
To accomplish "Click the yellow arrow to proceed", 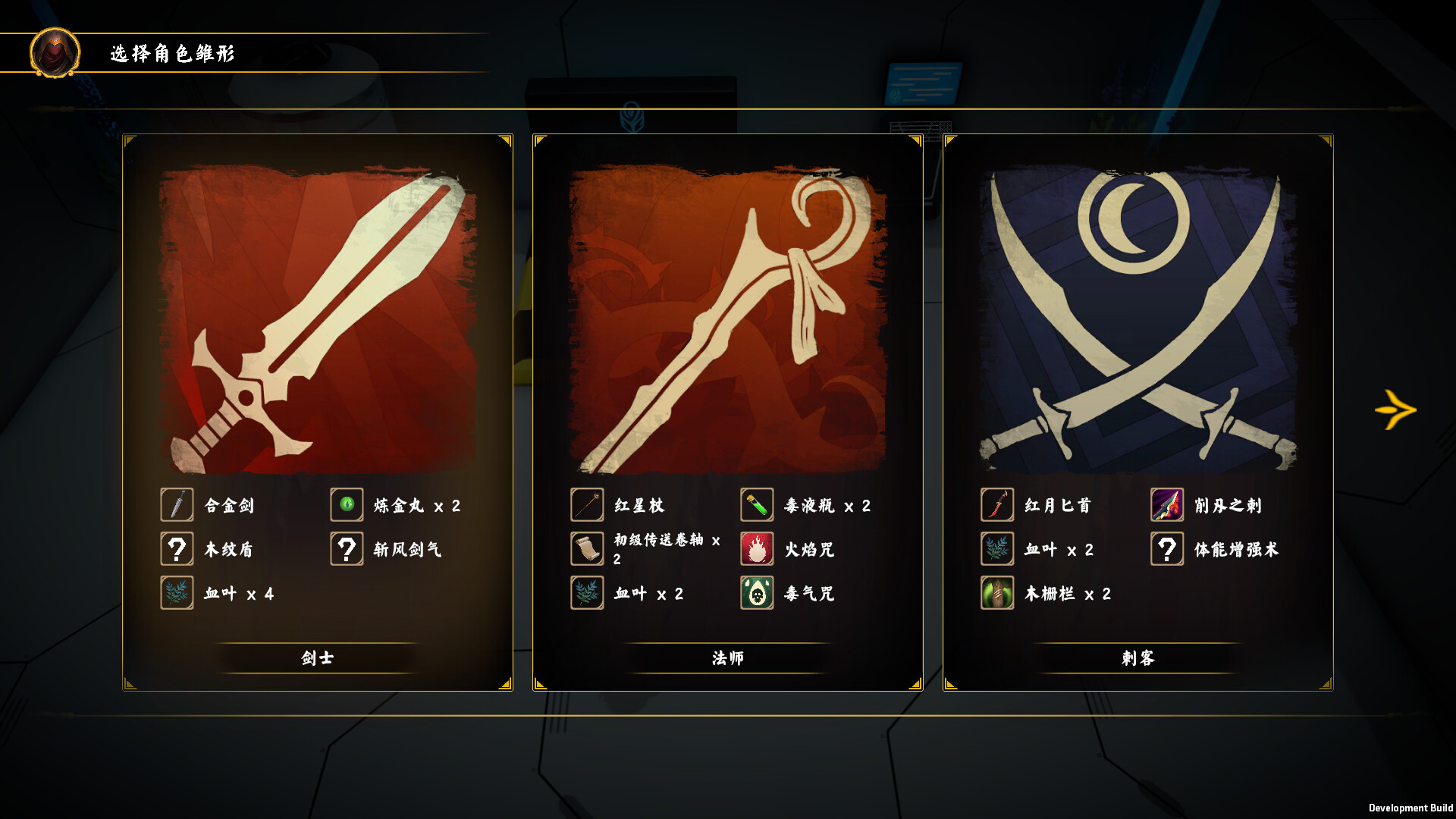I will (1395, 409).
